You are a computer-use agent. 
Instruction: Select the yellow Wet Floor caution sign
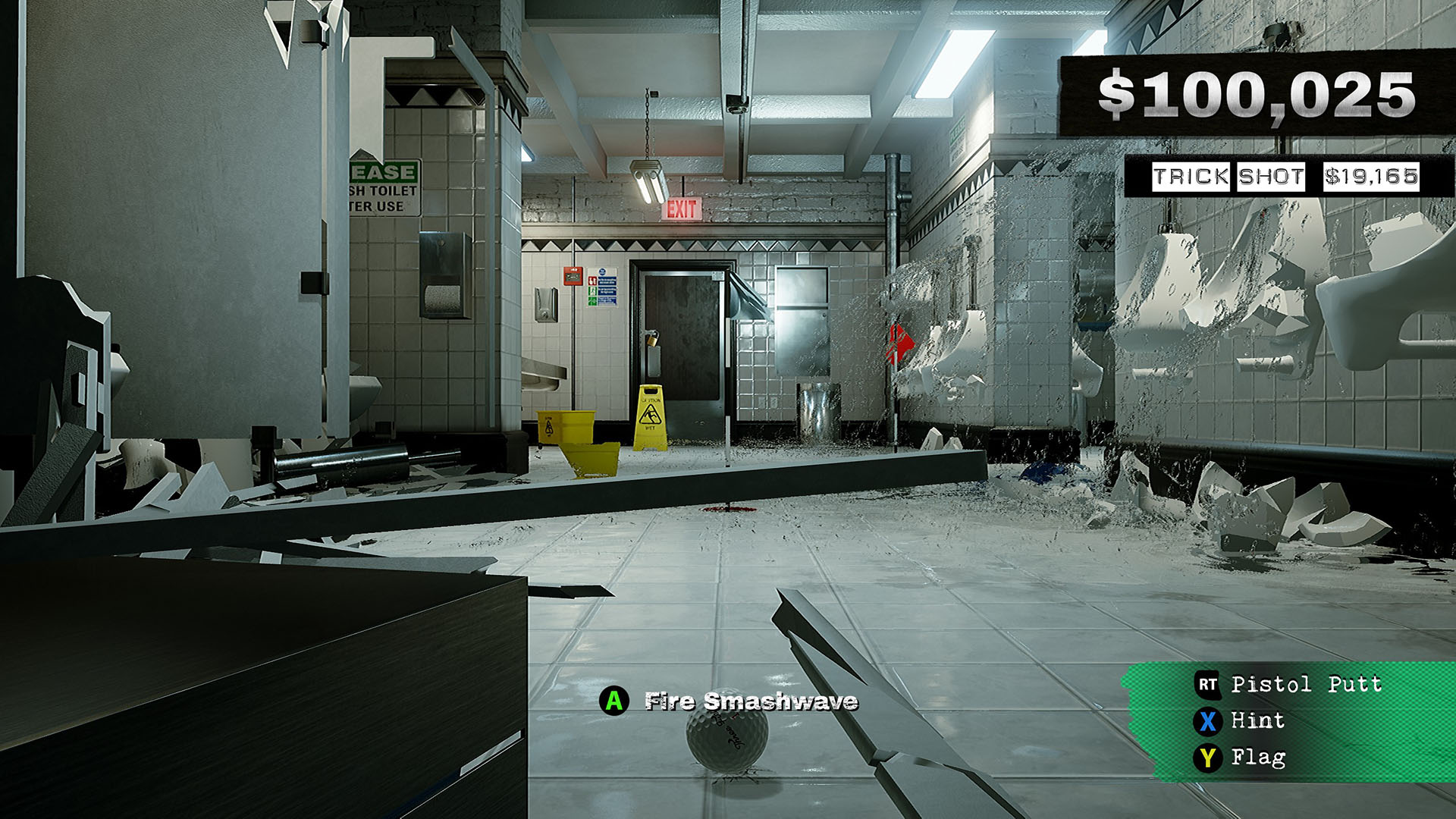coord(650,413)
